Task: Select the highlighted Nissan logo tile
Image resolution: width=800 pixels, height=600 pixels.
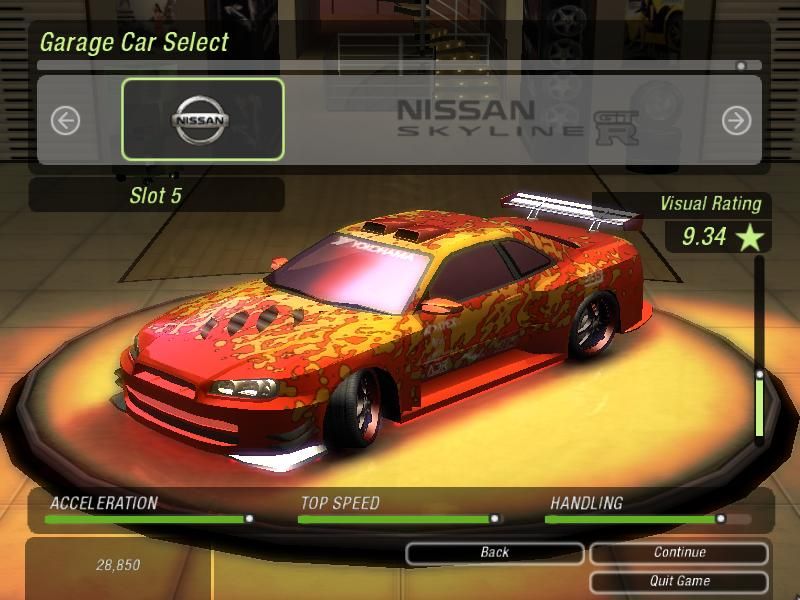Action: coord(203,120)
